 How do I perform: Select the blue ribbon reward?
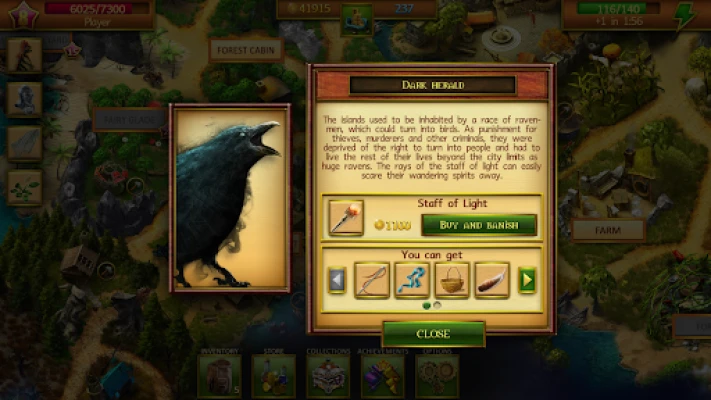coord(411,280)
